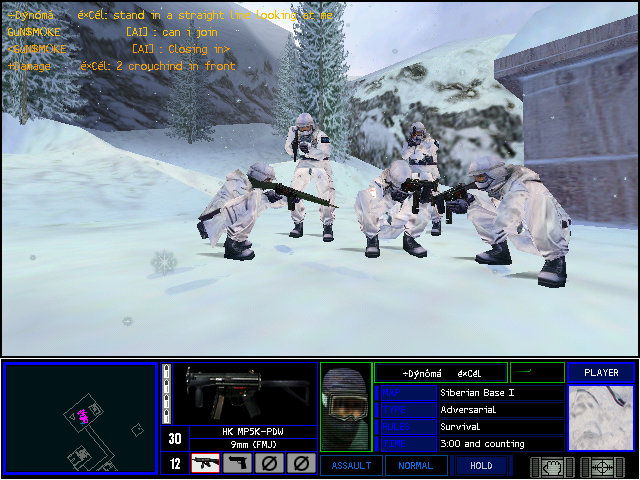Open the PLAYER panel button
Screen dimensions: 640x480
pos(601,373)
